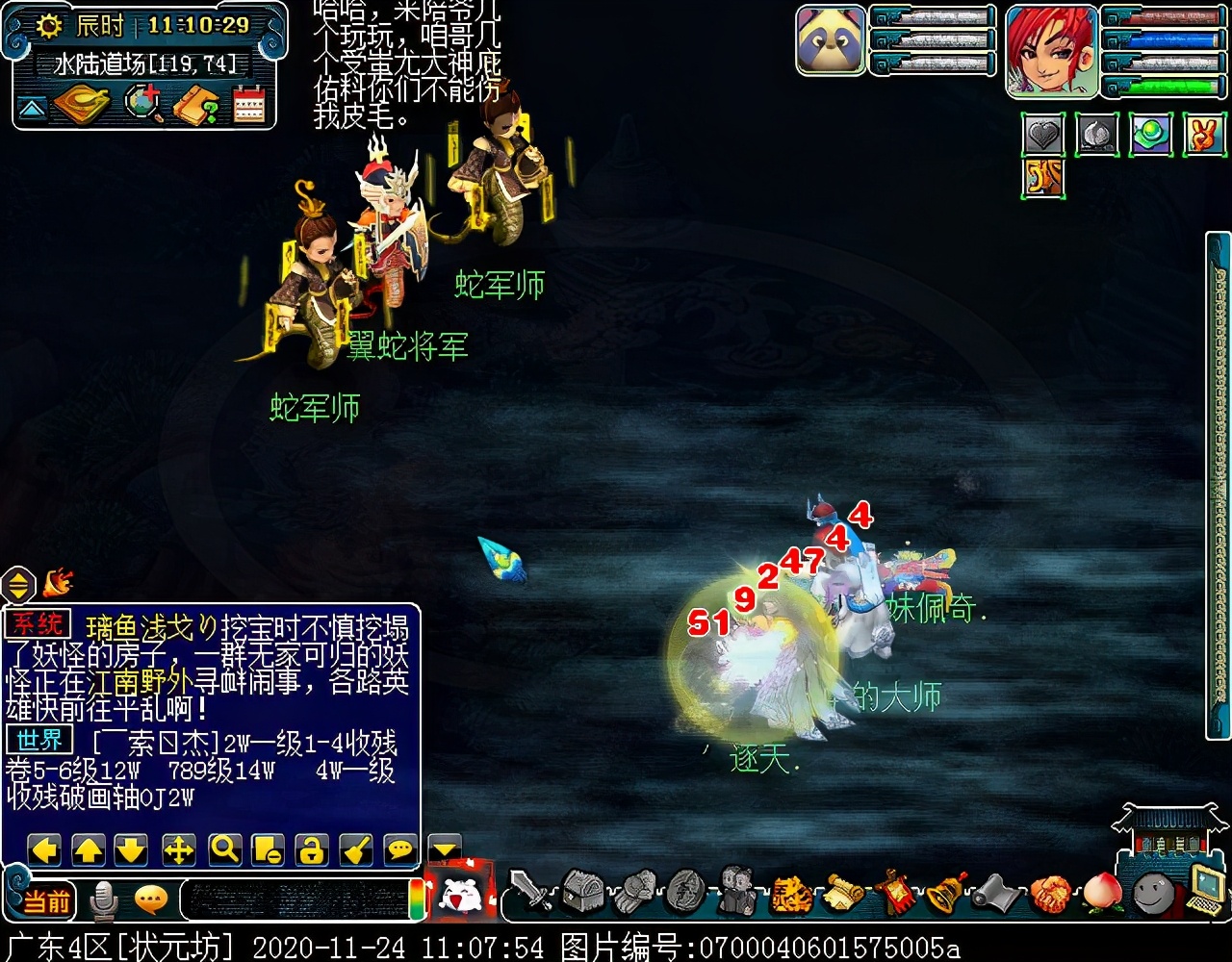Select the victory hand sign buff icon

tap(1204, 136)
